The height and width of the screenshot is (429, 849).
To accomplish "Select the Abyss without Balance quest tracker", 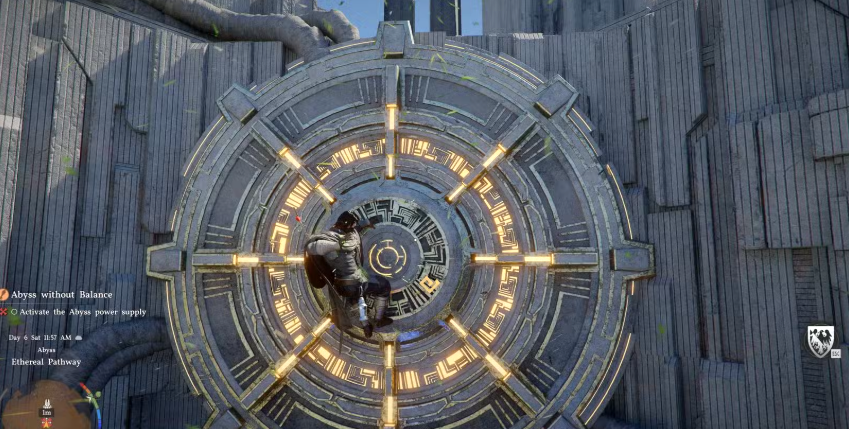I will click(x=62, y=294).
